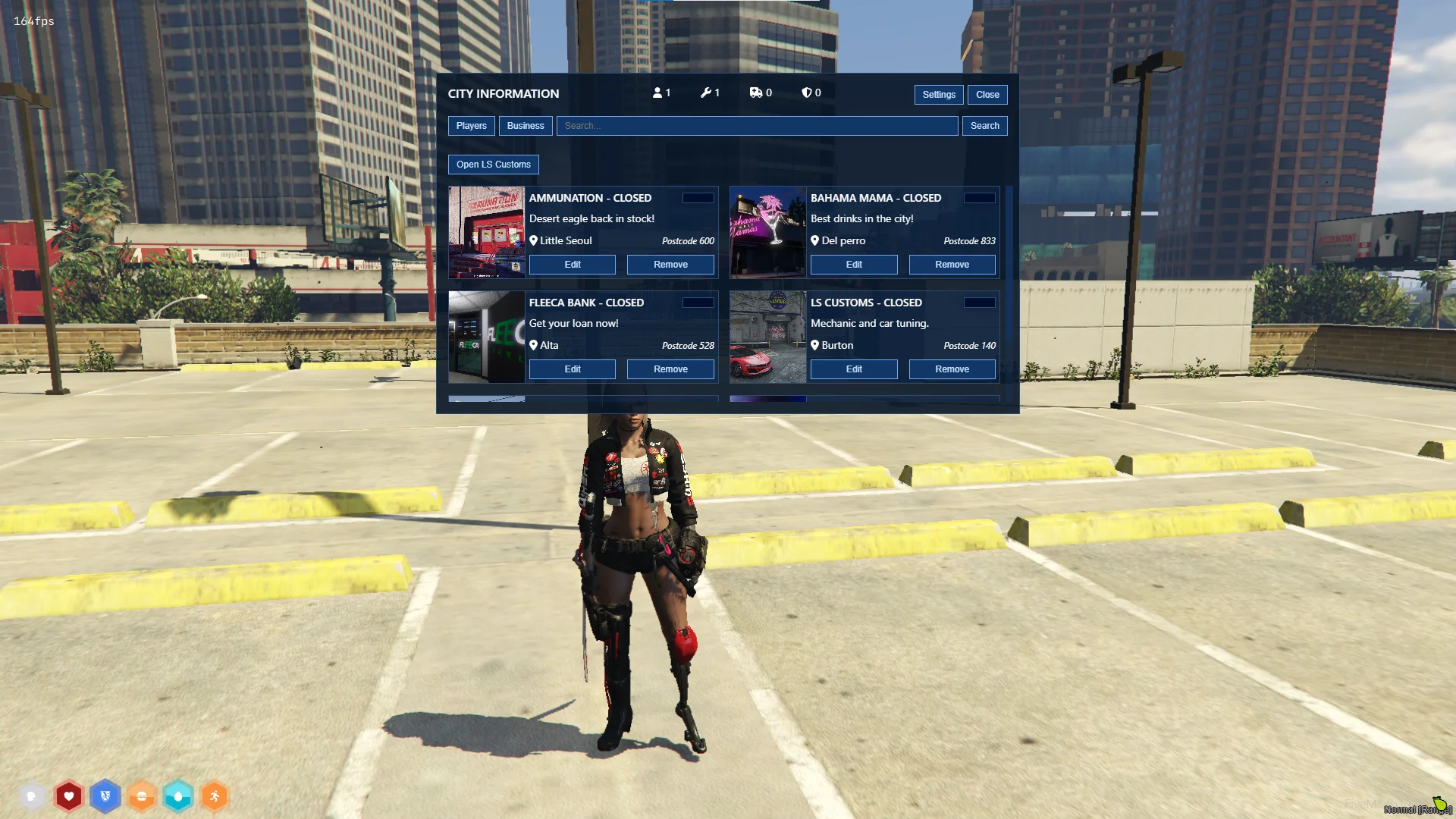Switch to the Players tab

471,126
